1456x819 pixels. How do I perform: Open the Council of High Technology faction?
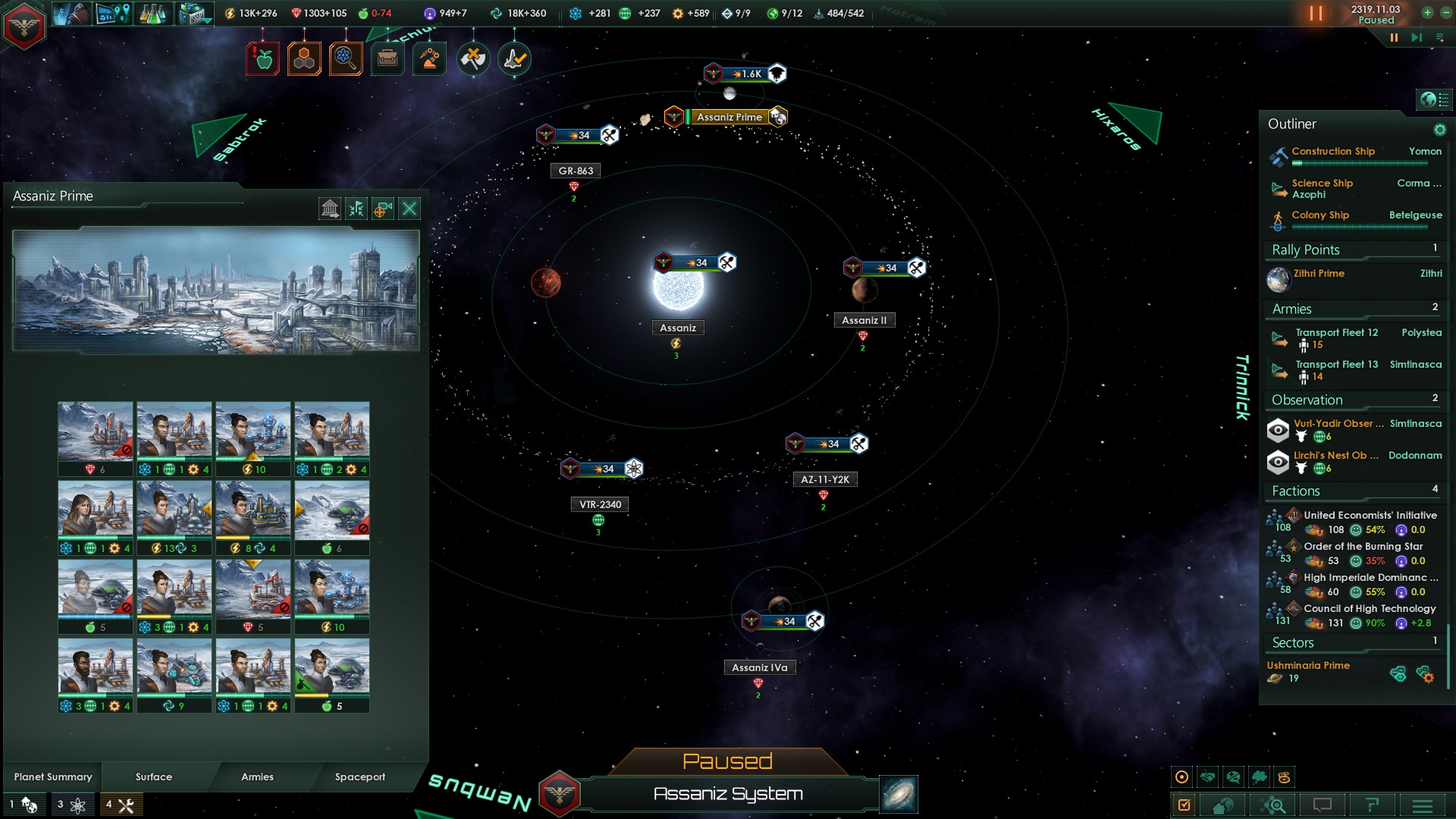click(1370, 609)
